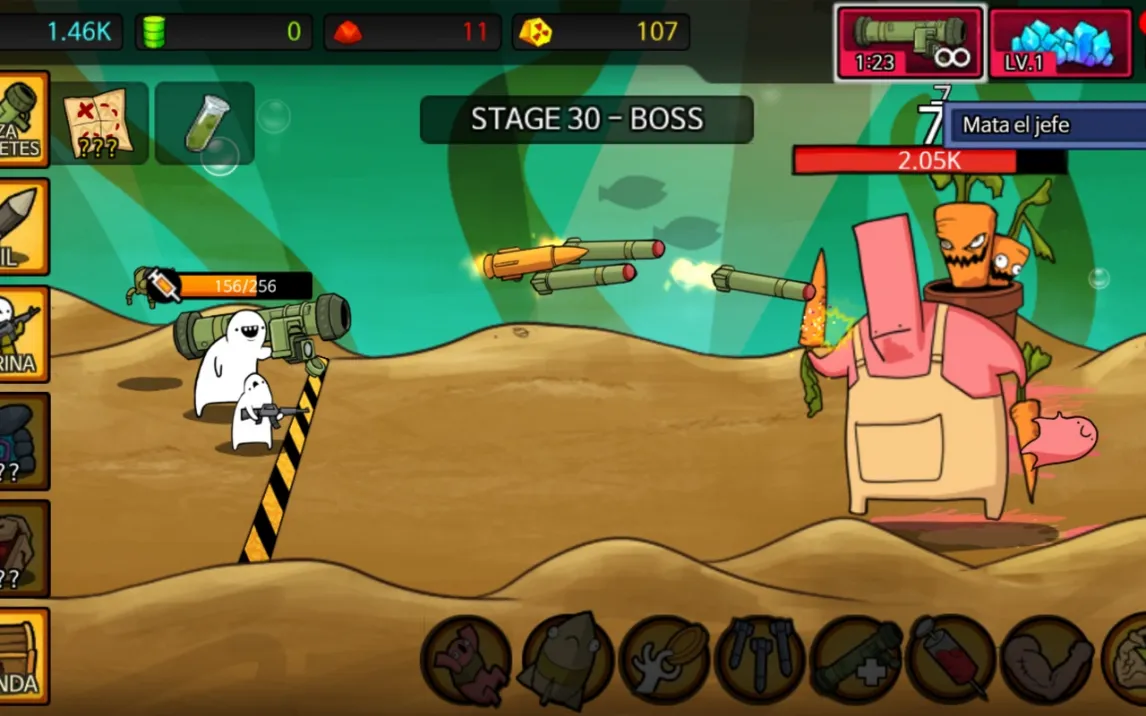Open the treasure chest shop tab
Screen dimensions: 1146x716
coord(22,656)
